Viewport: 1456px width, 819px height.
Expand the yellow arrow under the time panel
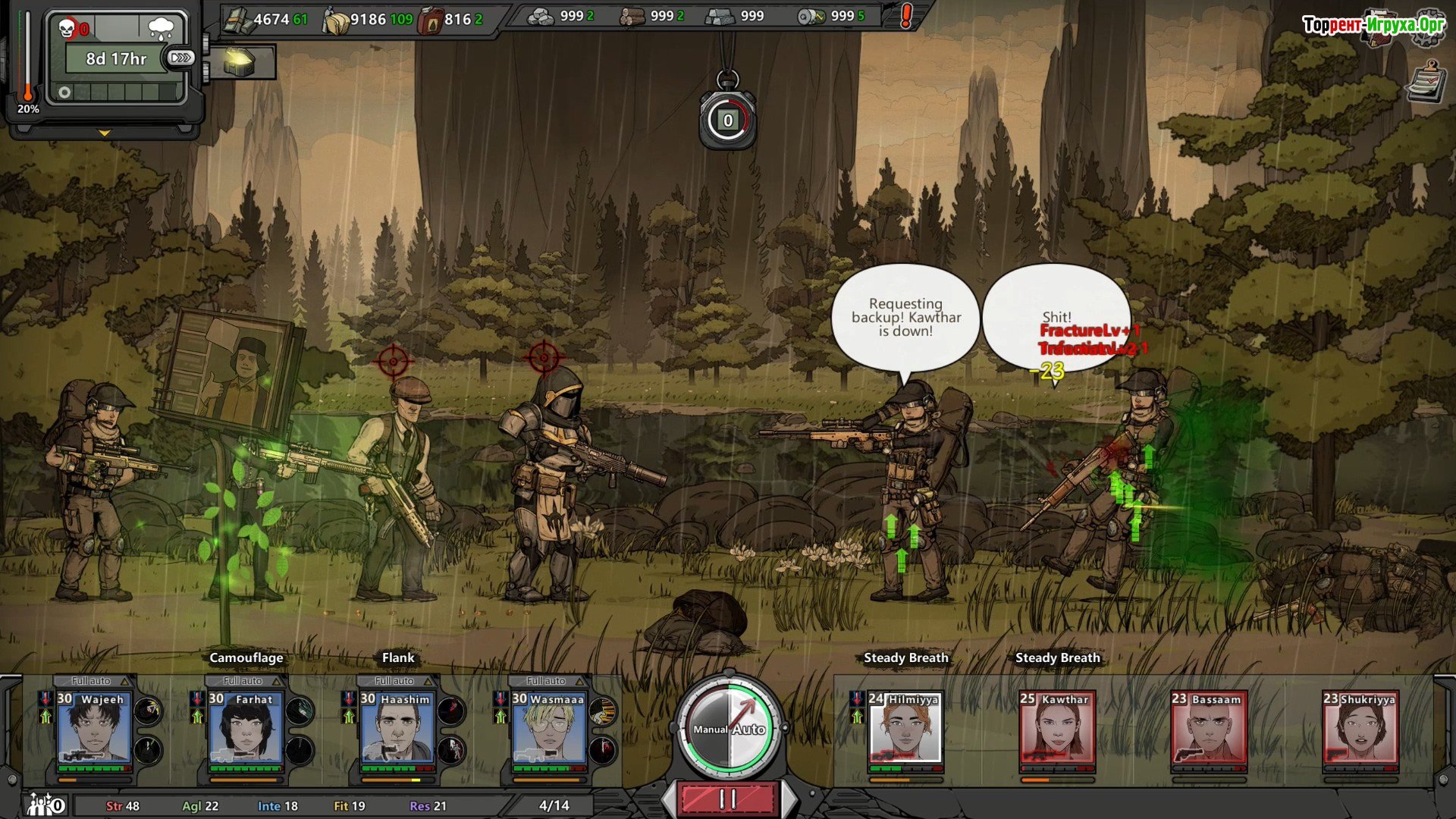coord(105,133)
